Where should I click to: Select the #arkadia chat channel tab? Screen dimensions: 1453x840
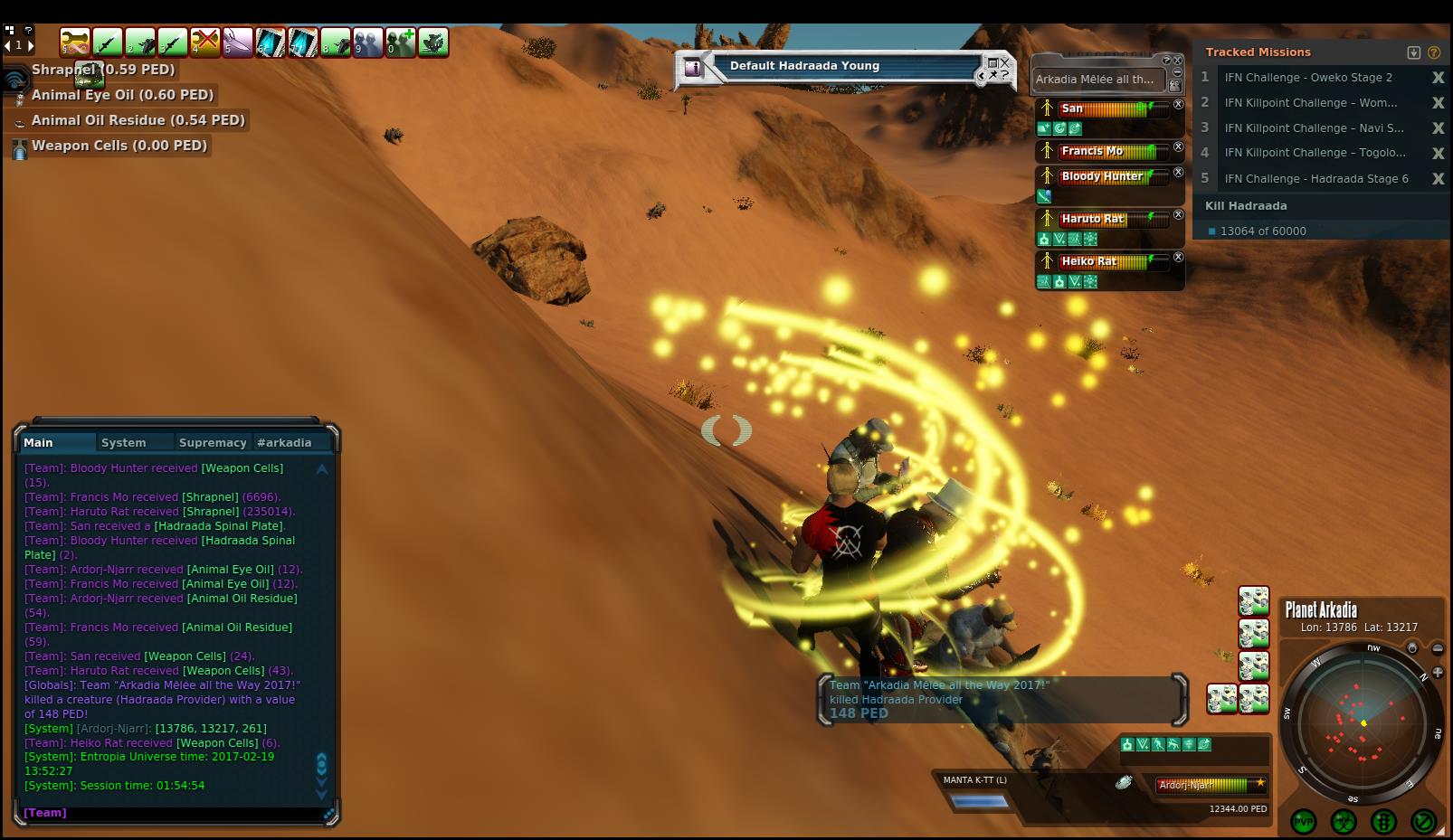pos(284,442)
